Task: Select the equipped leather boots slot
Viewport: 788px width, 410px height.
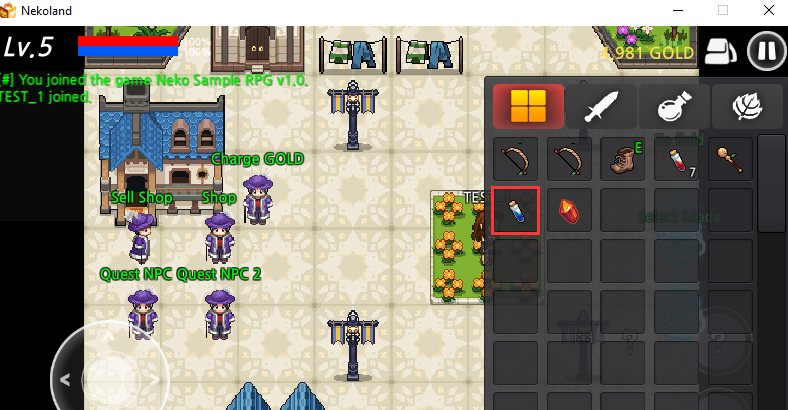Action: click(623, 159)
